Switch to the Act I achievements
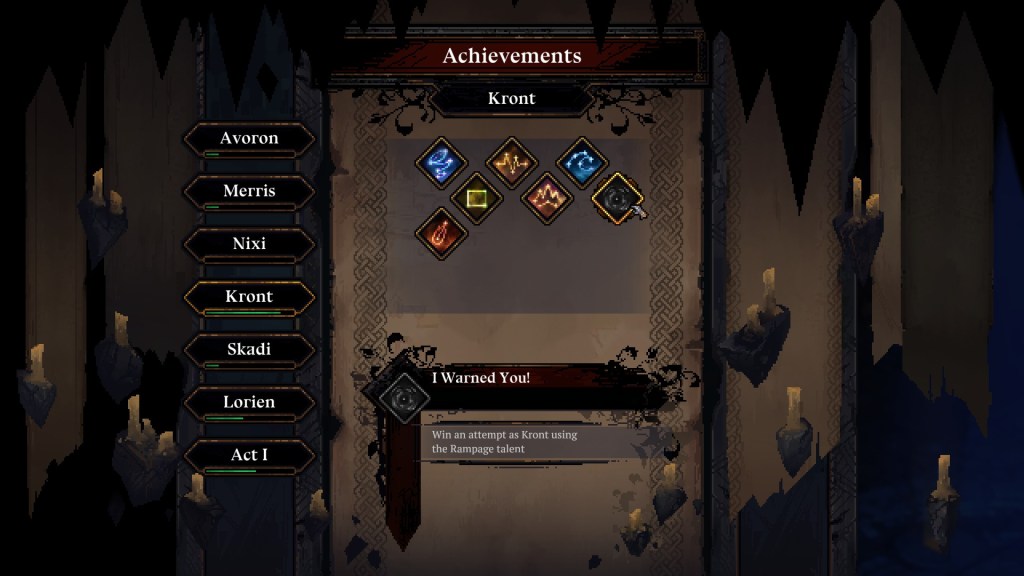1024x576 pixels. point(249,455)
